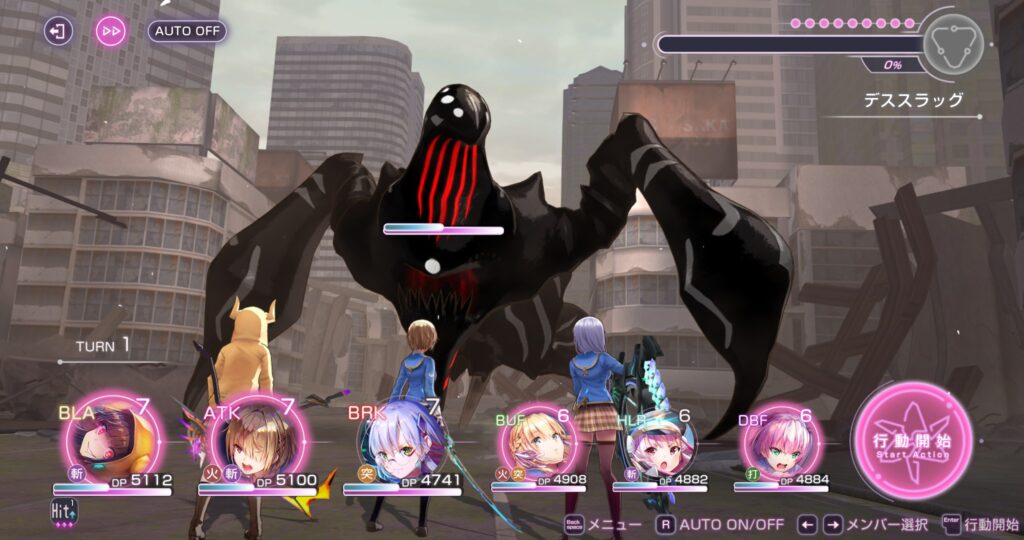Toggle the fast-forward speed button
Screen dimensions: 1024x540
coord(111,31)
